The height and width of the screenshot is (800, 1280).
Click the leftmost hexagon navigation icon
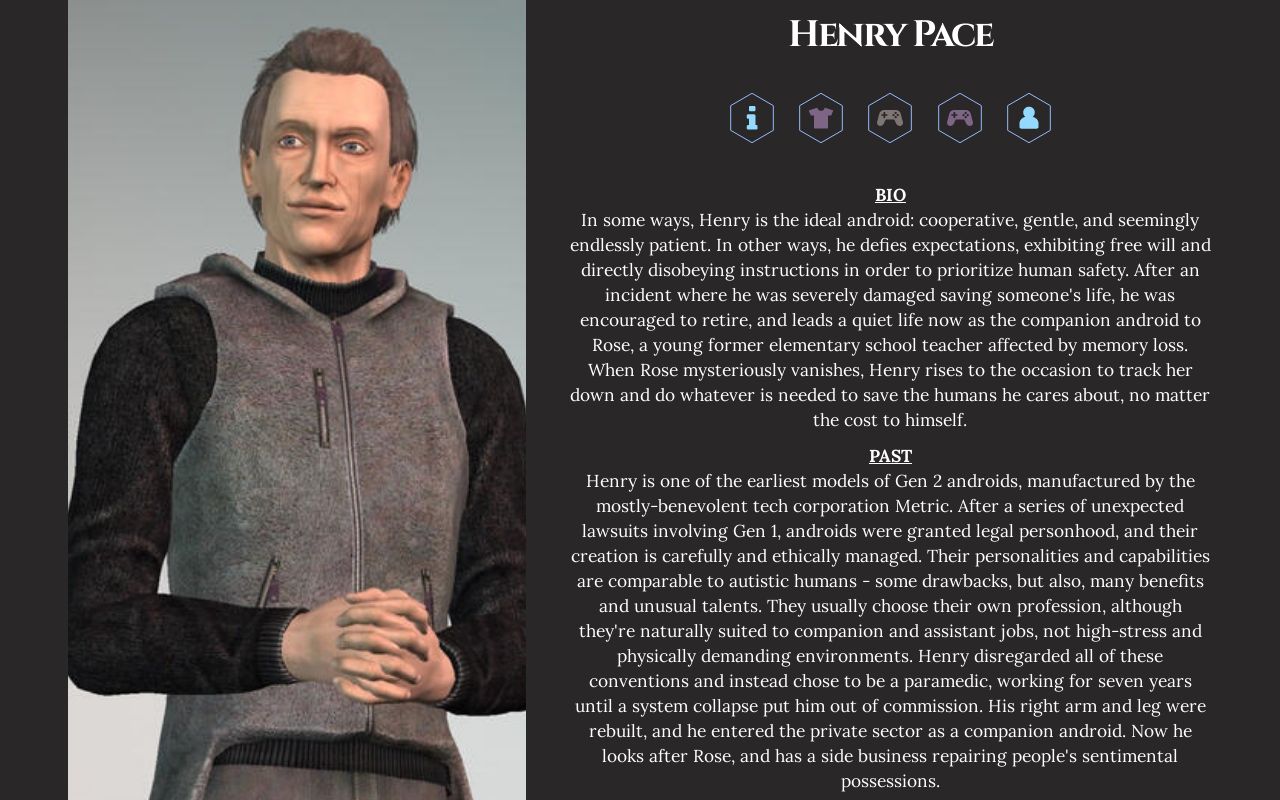coord(751,118)
